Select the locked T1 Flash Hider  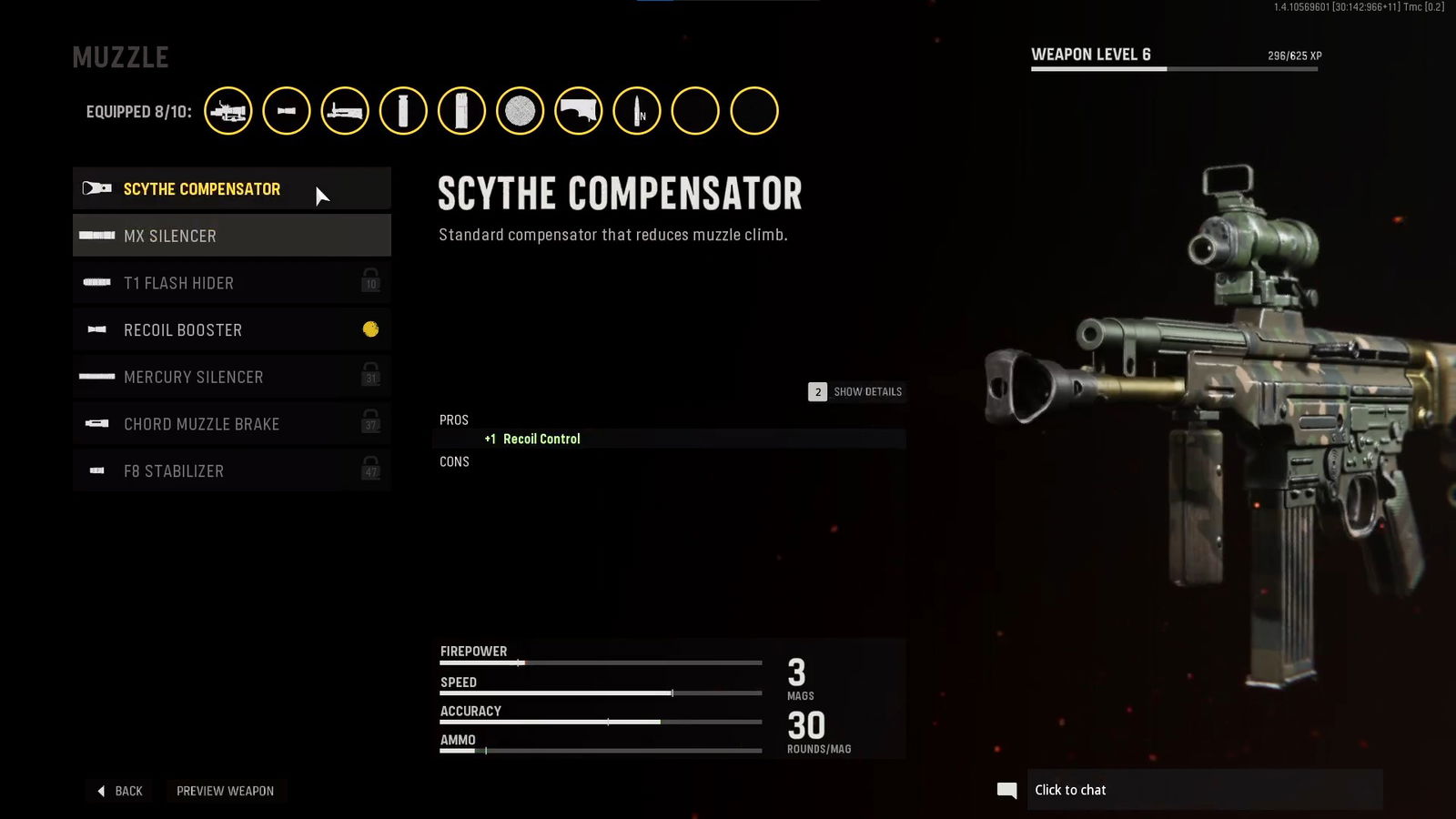pos(231,283)
